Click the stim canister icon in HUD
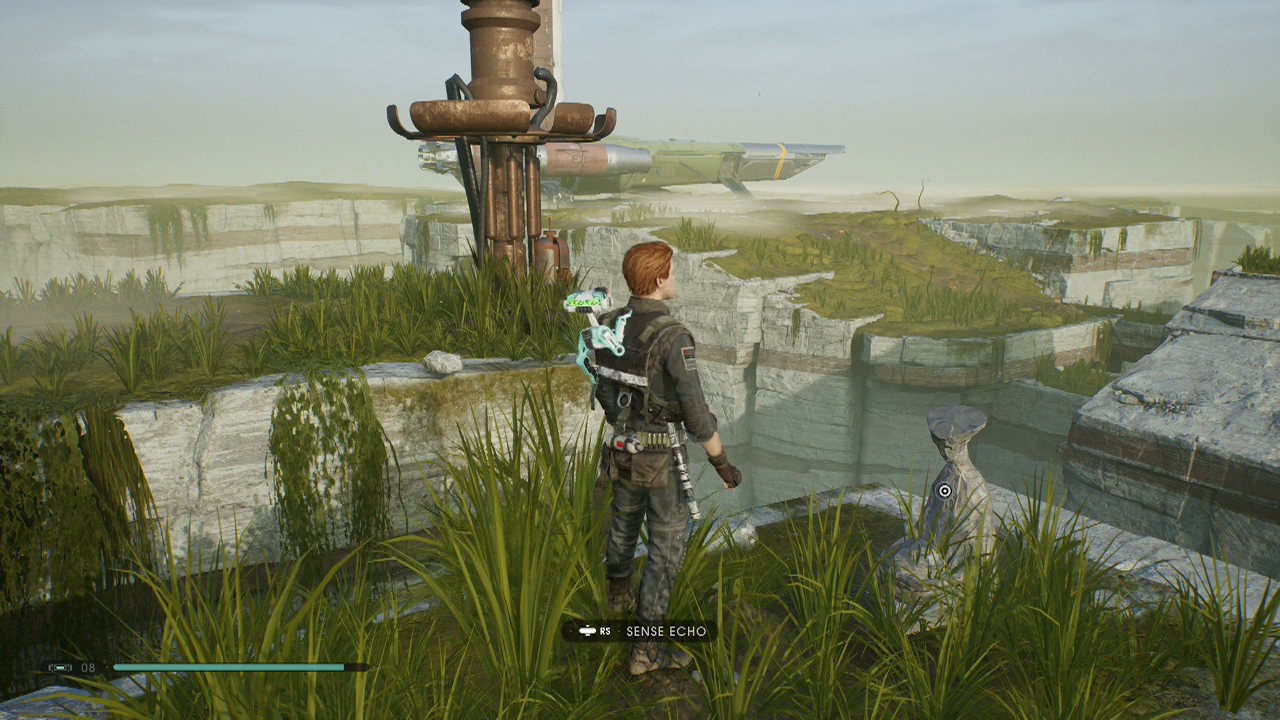The image size is (1280, 720). coord(58,668)
